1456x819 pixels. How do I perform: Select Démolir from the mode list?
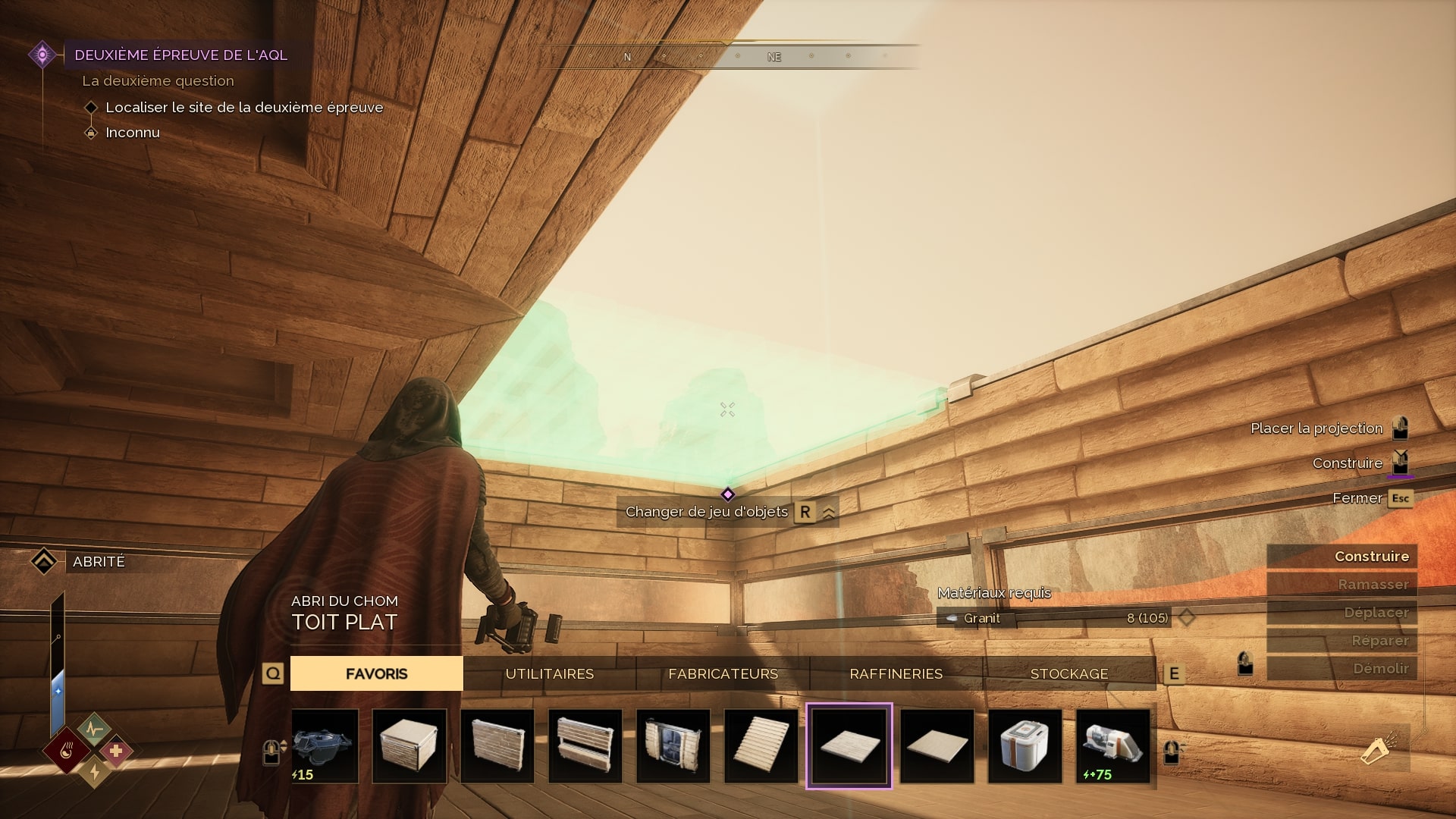[x=1341, y=669]
